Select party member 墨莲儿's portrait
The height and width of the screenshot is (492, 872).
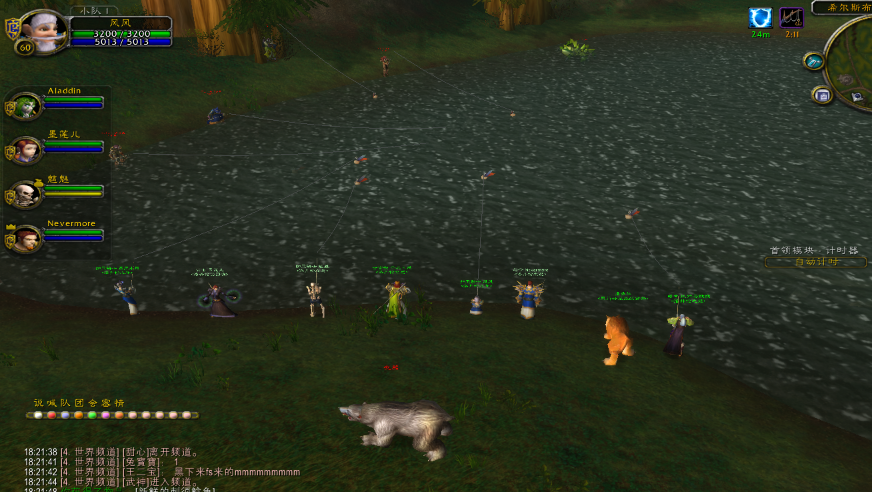[27, 150]
